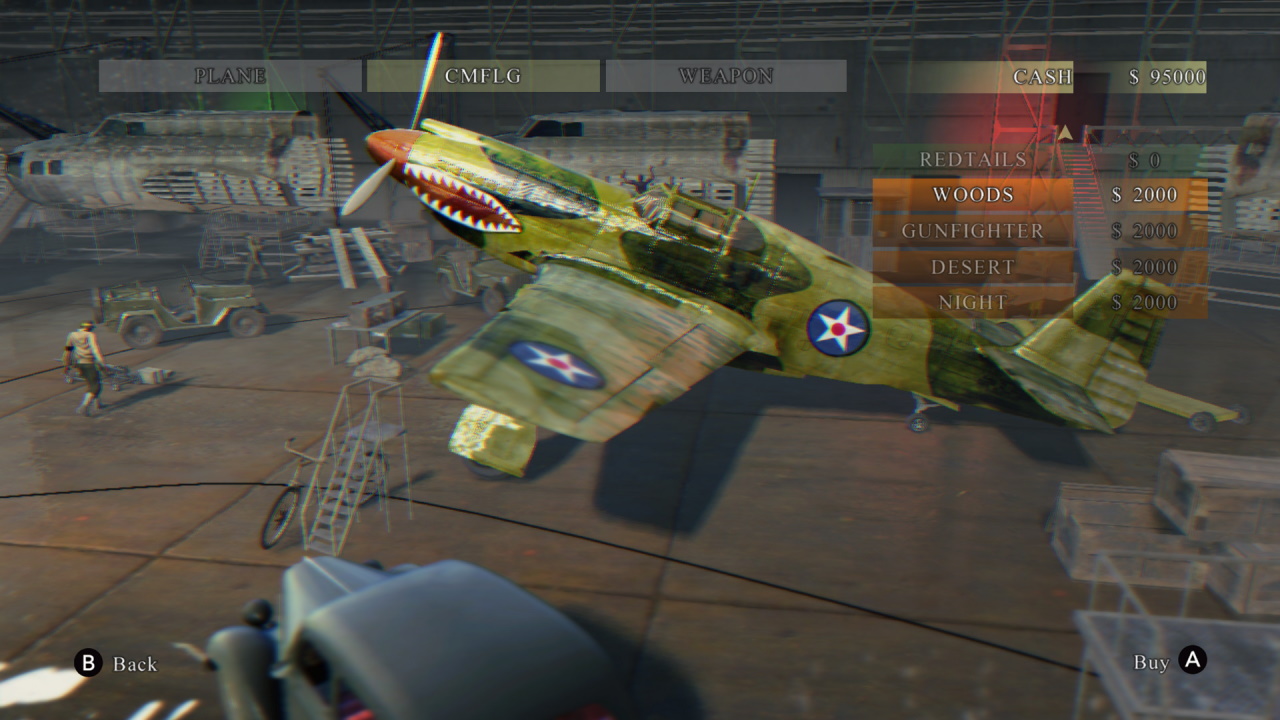1280x720 pixels.
Task: Select the GUNFIGHTER camouflage entry
Action: click(x=973, y=231)
